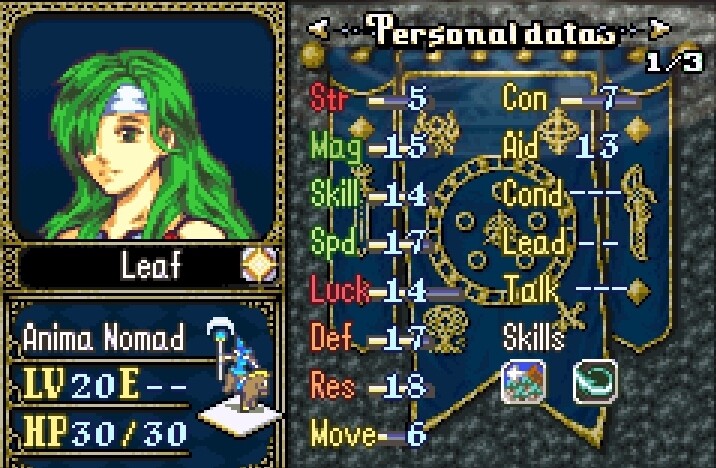Image resolution: width=716 pixels, height=468 pixels.
Task: Select the Spd stat entry
Action: tap(368, 242)
